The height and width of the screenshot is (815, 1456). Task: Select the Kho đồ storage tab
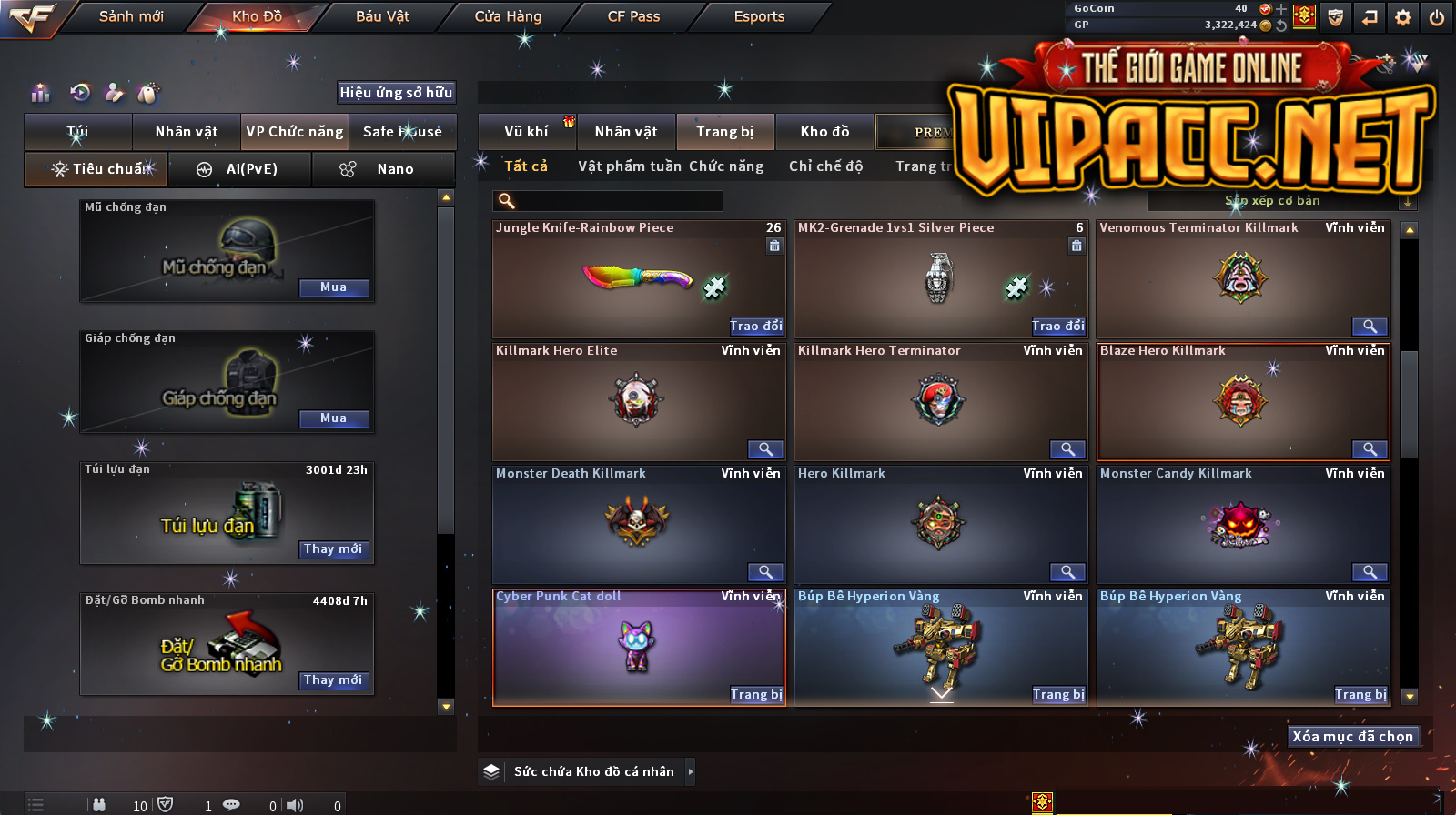[x=824, y=132]
